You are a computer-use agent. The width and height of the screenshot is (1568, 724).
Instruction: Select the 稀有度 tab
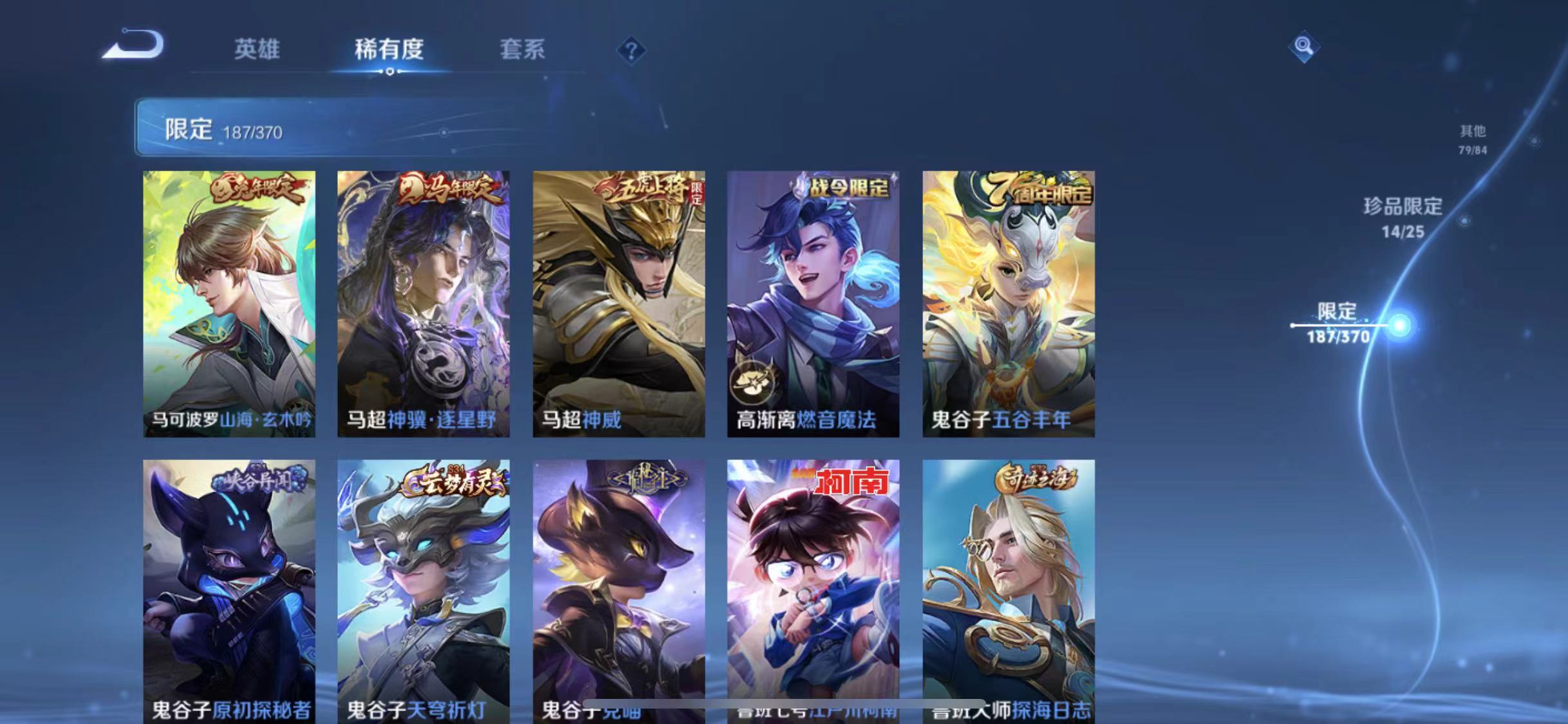click(388, 50)
